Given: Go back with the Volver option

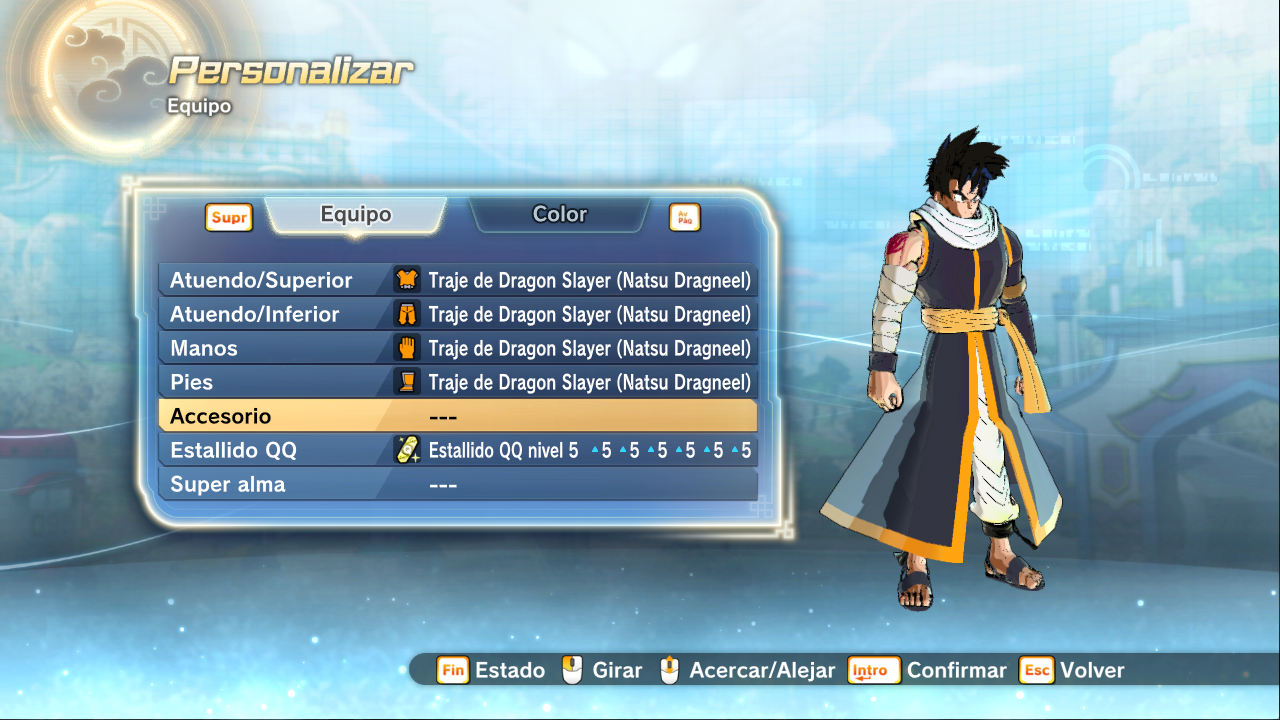Looking at the screenshot, I should coord(1072,670).
